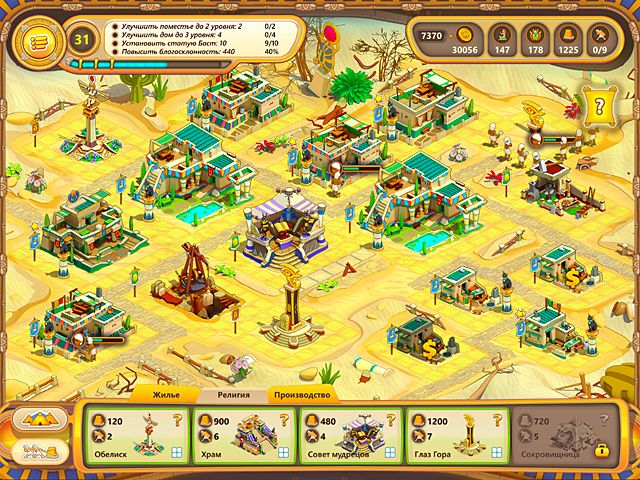Switch to the Жилье tab
This screenshot has height=480, width=640.
pos(165,395)
